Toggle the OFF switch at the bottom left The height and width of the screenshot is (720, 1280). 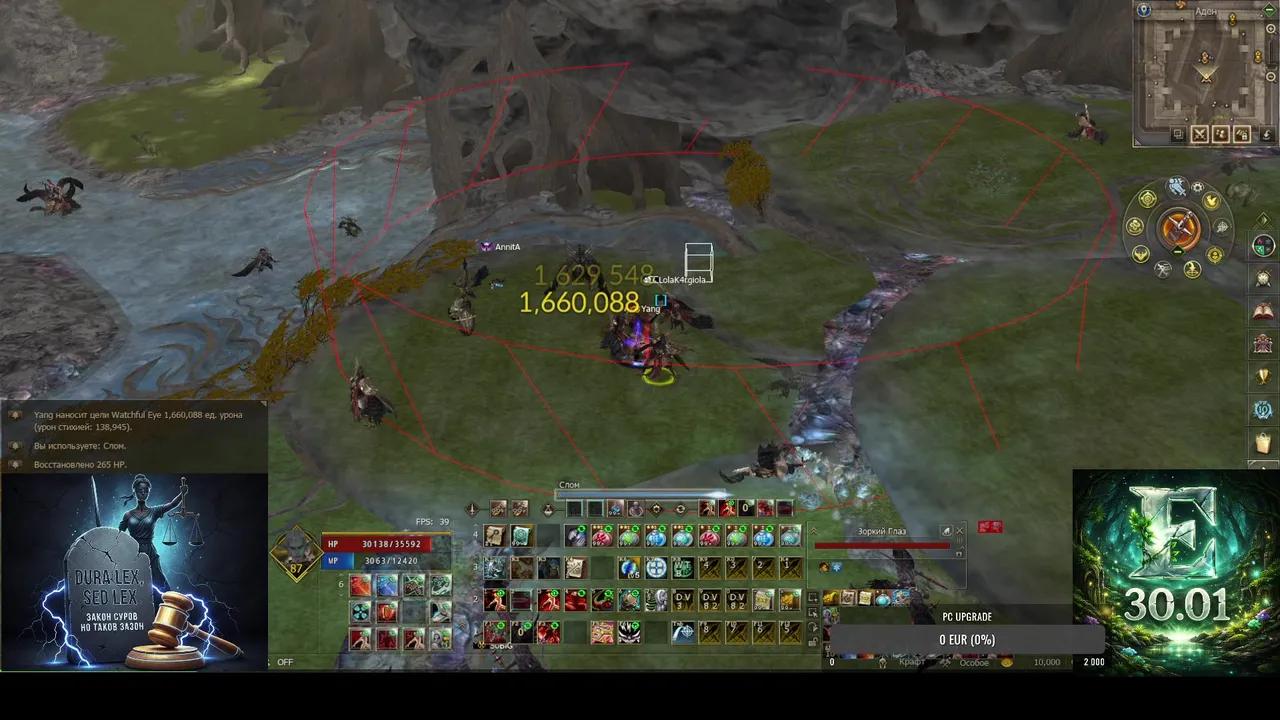[285, 662]
